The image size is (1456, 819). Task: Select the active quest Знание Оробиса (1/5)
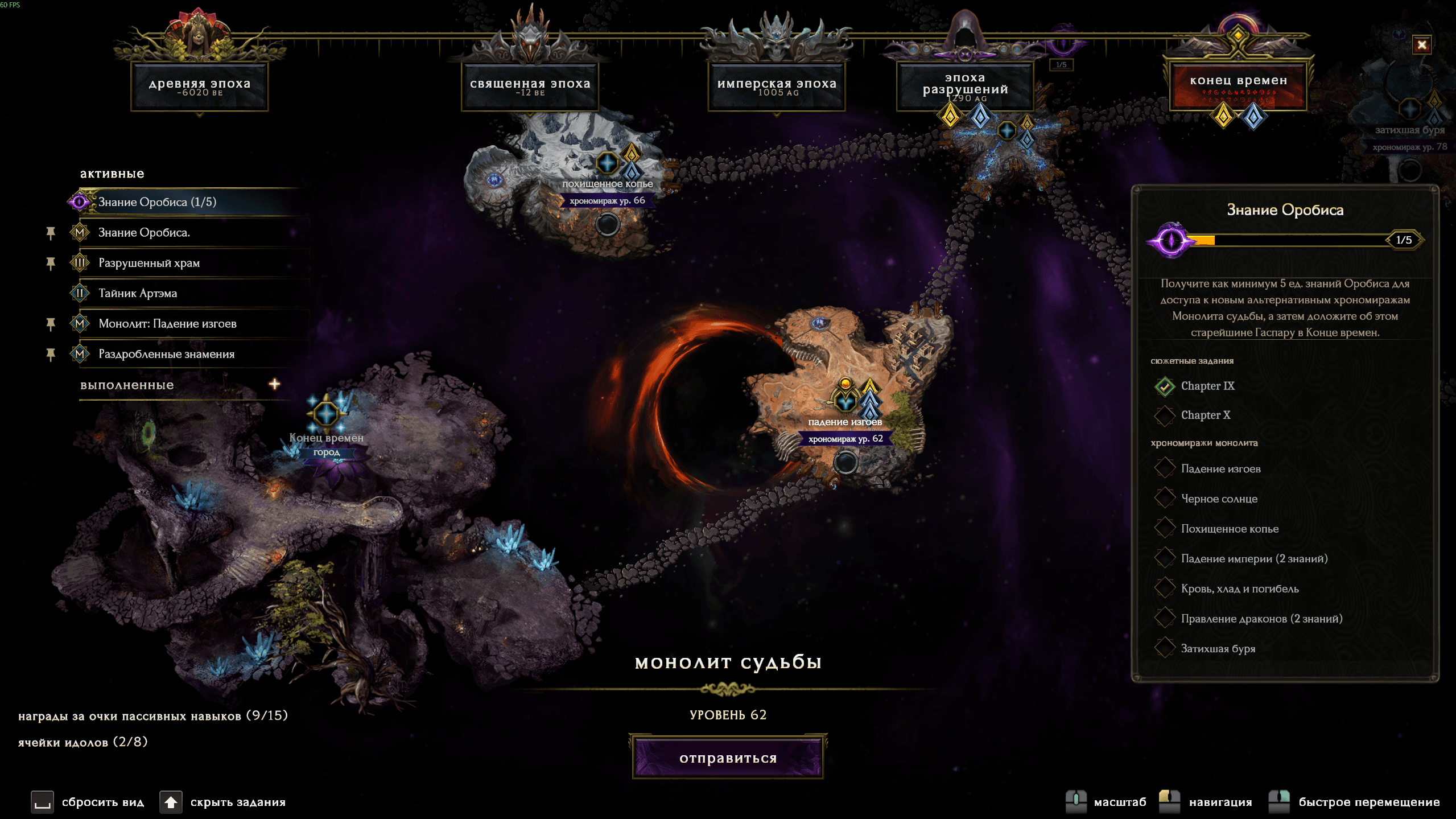coord(157,202)
